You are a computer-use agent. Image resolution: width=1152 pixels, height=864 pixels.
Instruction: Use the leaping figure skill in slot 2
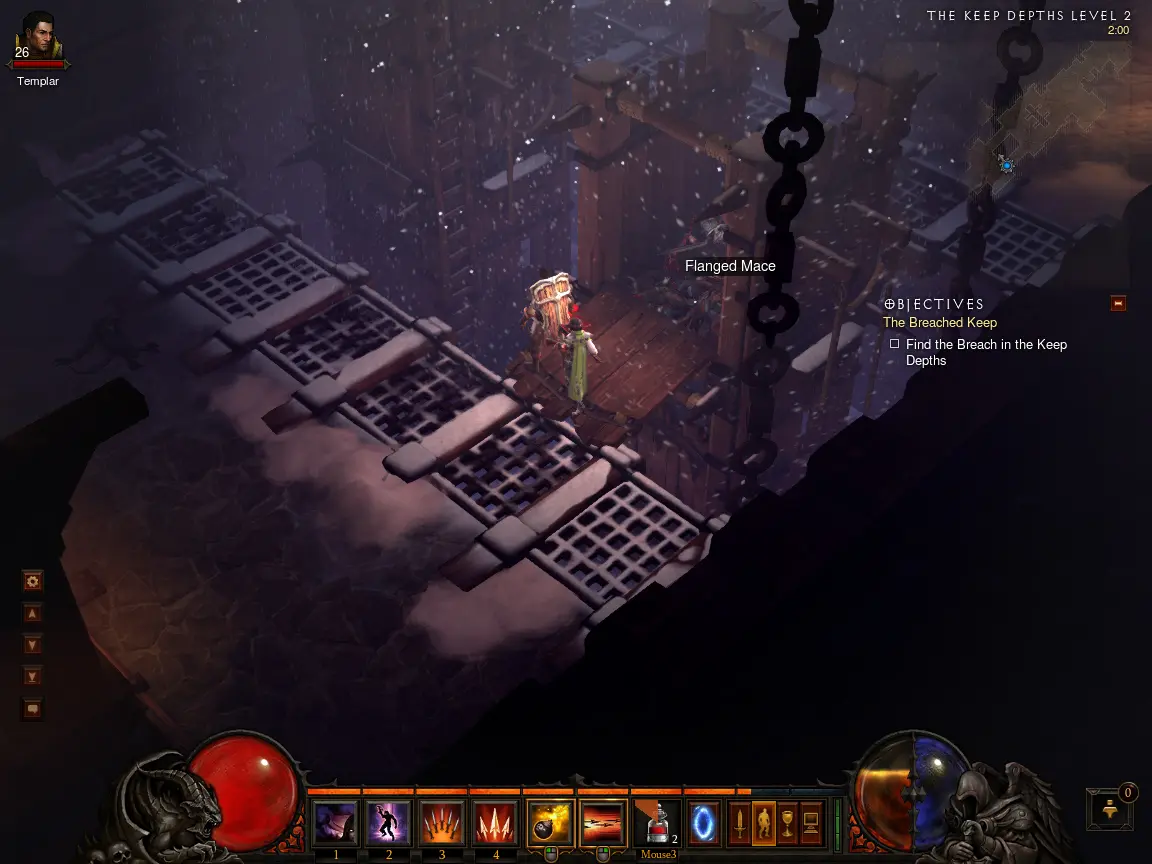point(389,823)
